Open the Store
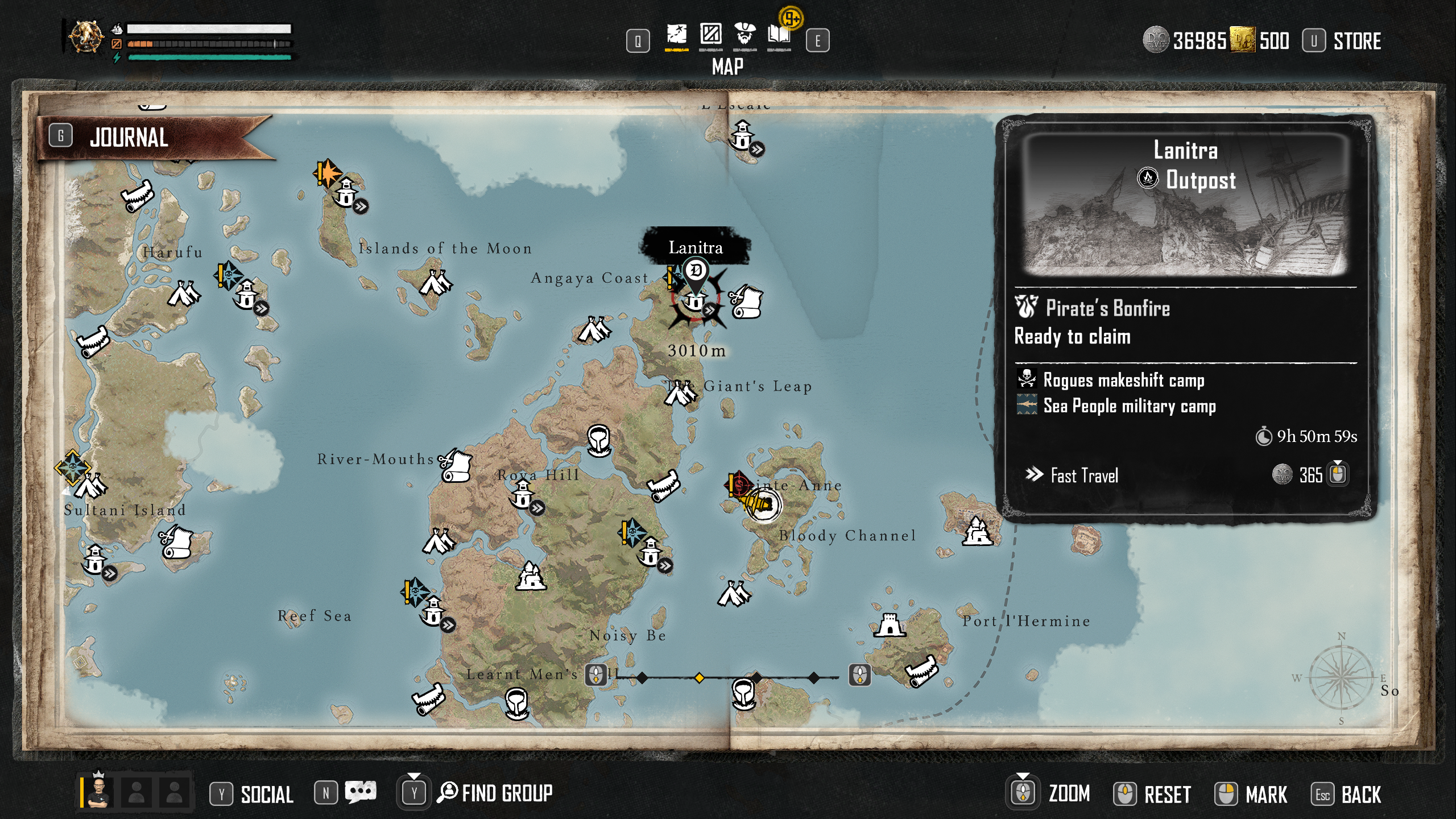 coord(1356,41)
